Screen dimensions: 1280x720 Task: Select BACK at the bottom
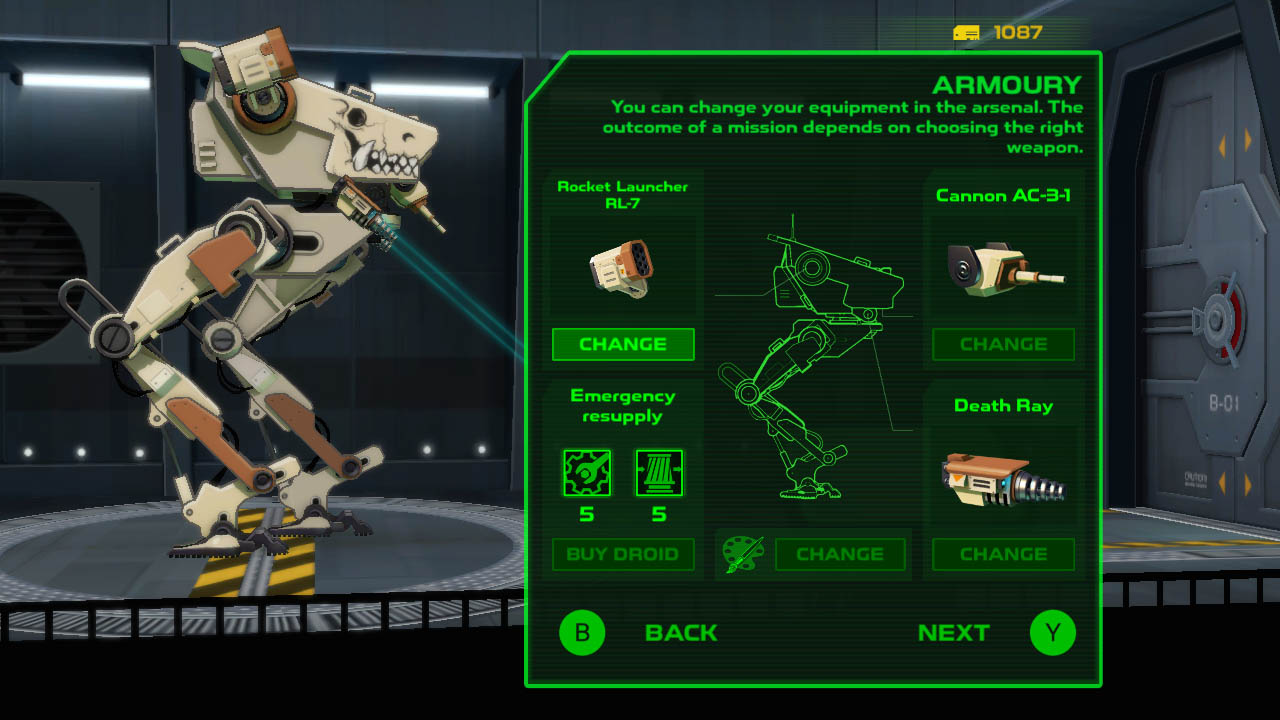(683, 632)
